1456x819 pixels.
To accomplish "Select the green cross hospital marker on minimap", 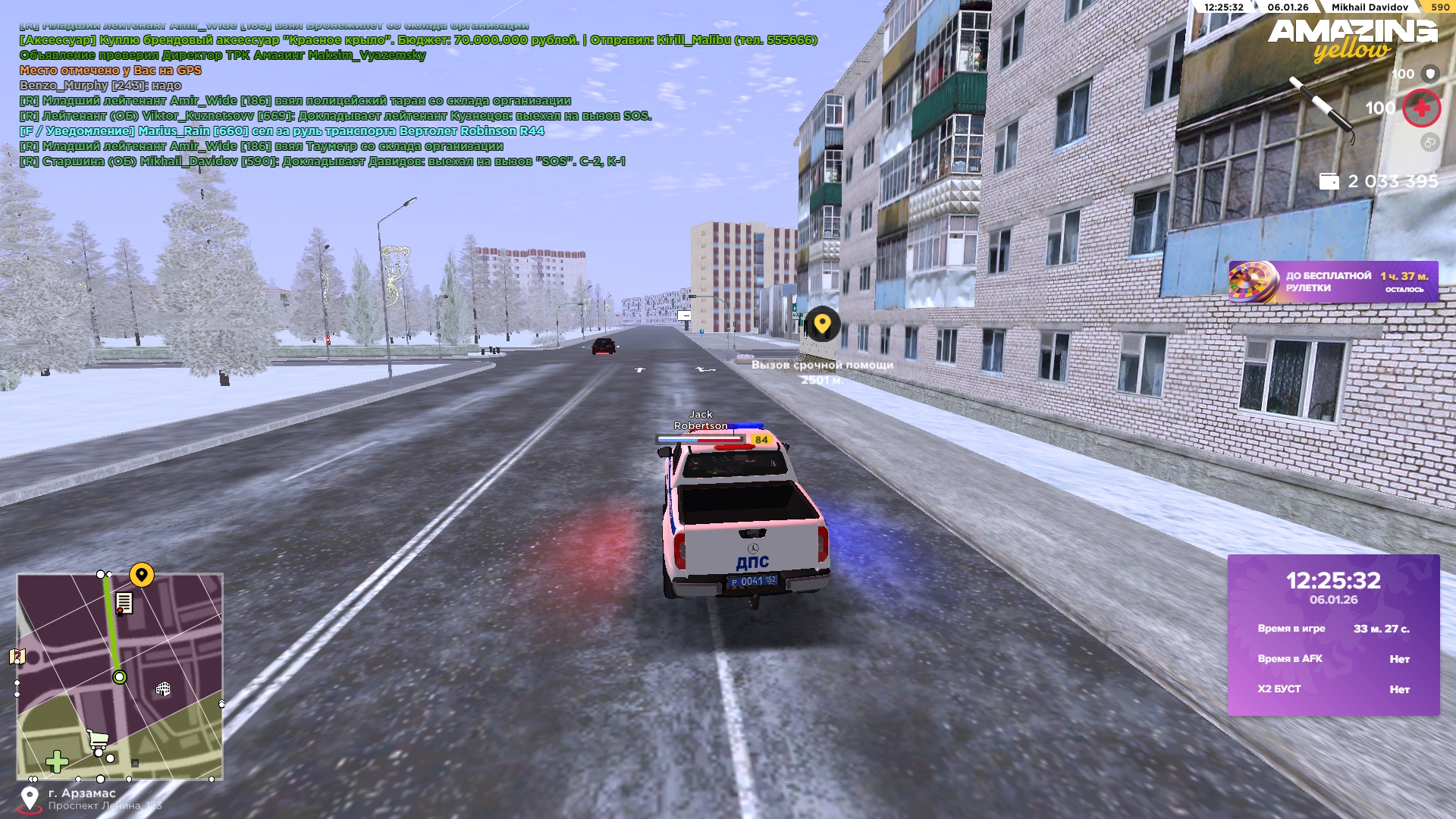I will pyautogui.click(x=57, y=761).
